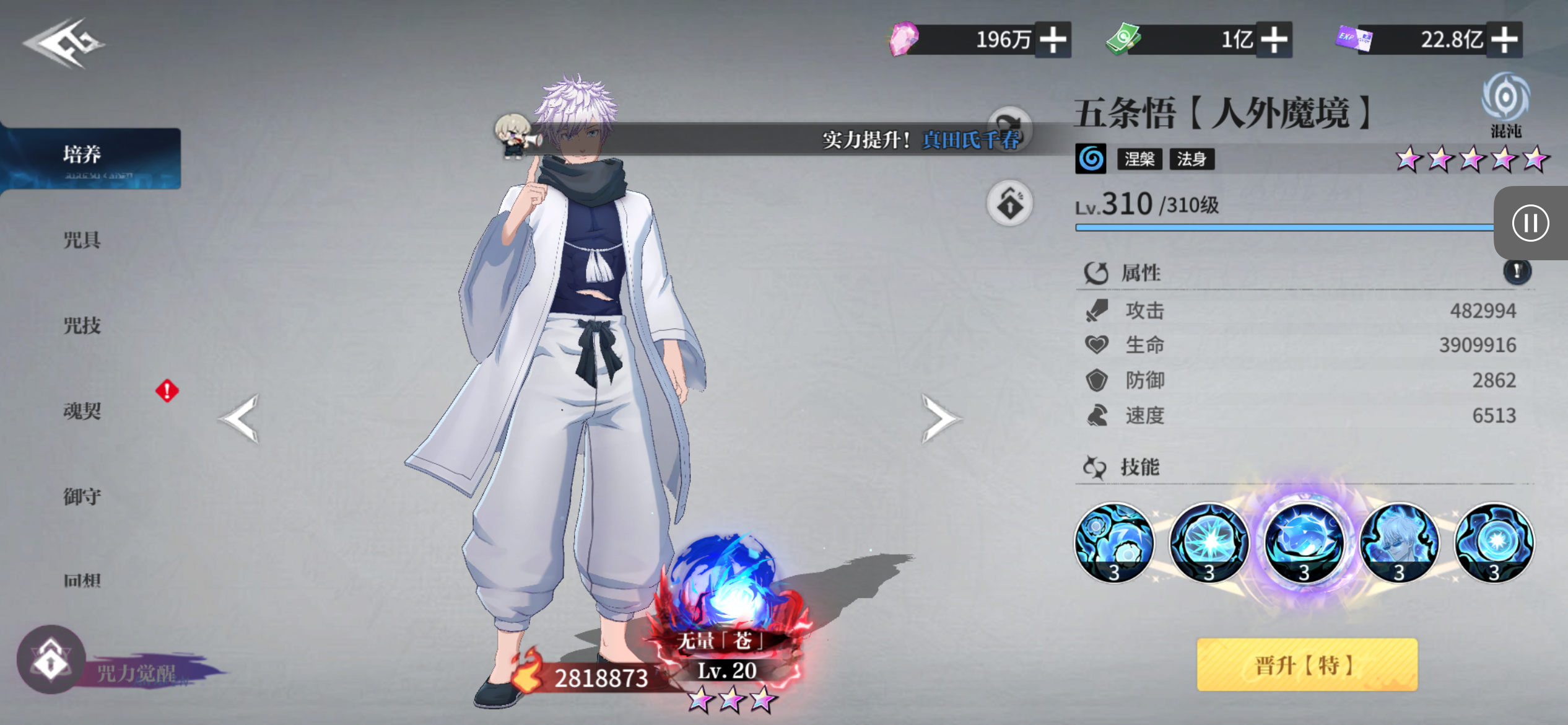
Task: Select the highlighted purple-glow skill icon
Action: pyautogui.click(x=1304, y=543)
